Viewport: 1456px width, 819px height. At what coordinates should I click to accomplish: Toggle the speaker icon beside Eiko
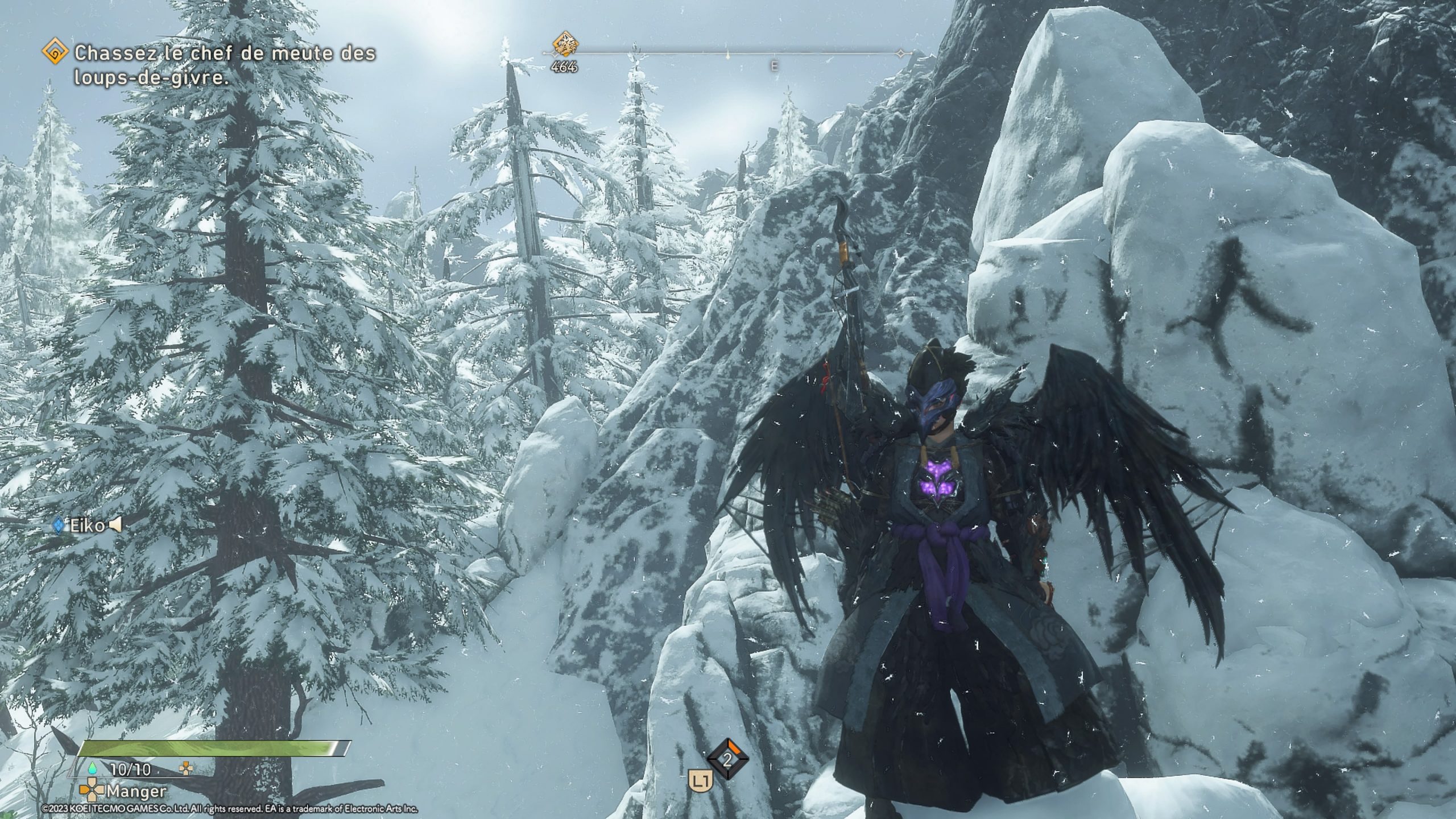click(x=115, y=526)
